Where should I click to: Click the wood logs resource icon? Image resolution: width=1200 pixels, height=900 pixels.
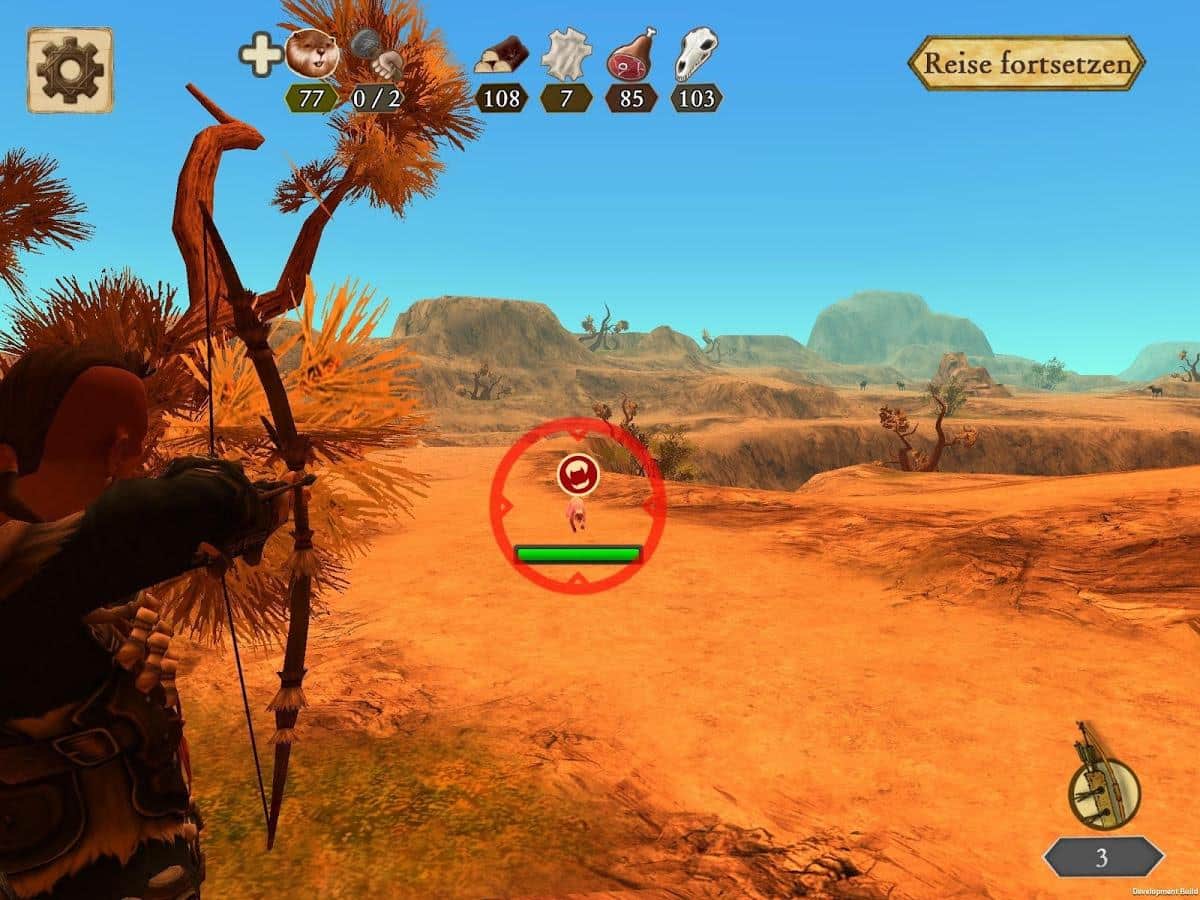(x=501, y=55)
